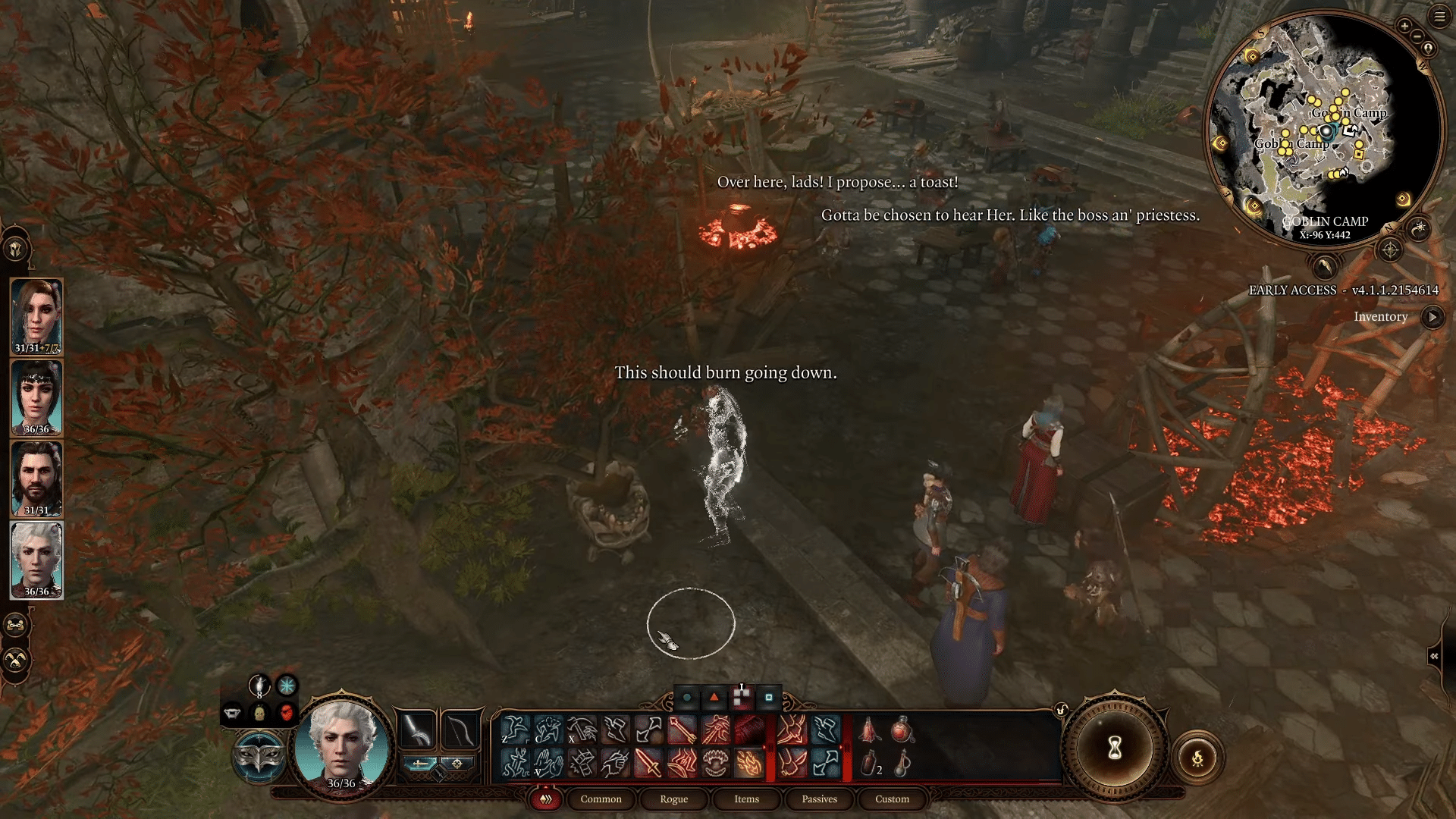Expand the hotbar via the double-chevron button
Screen dimensions: 1456x819
[544, 800]
